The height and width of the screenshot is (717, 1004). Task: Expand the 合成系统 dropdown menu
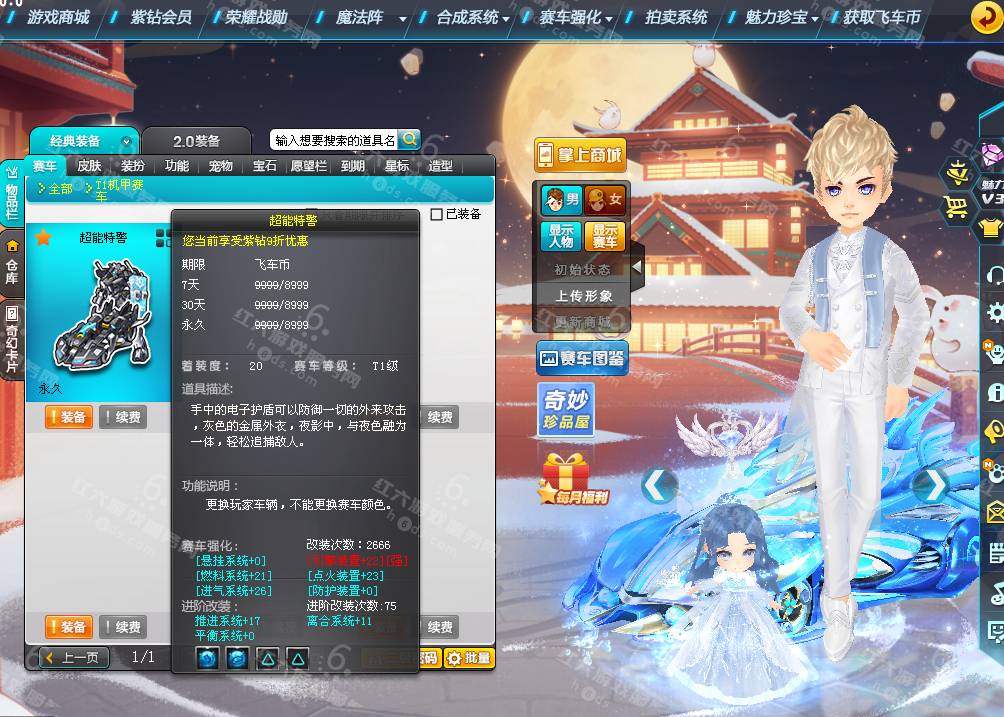tap(473, 17)
